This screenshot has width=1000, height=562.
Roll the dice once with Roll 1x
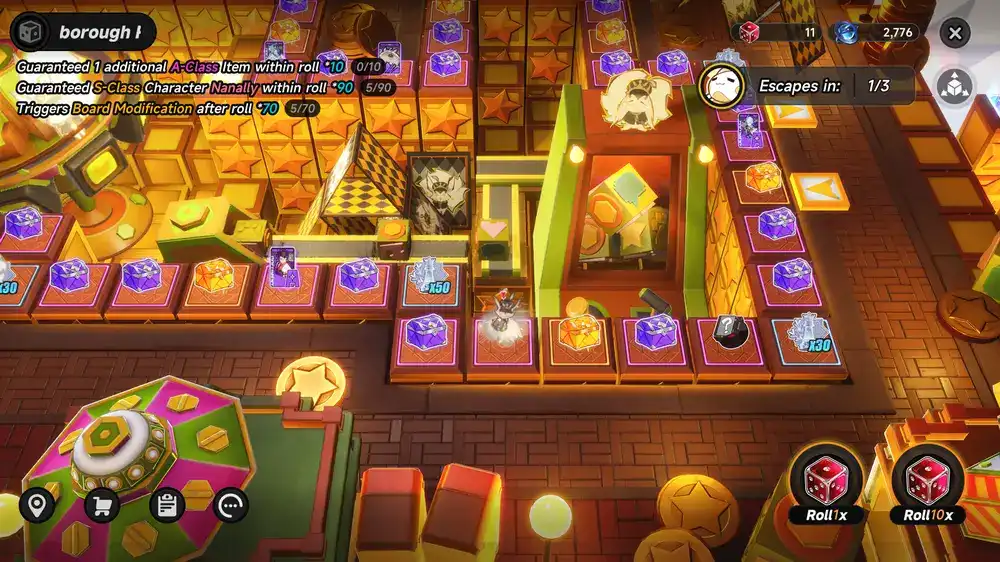826,484
